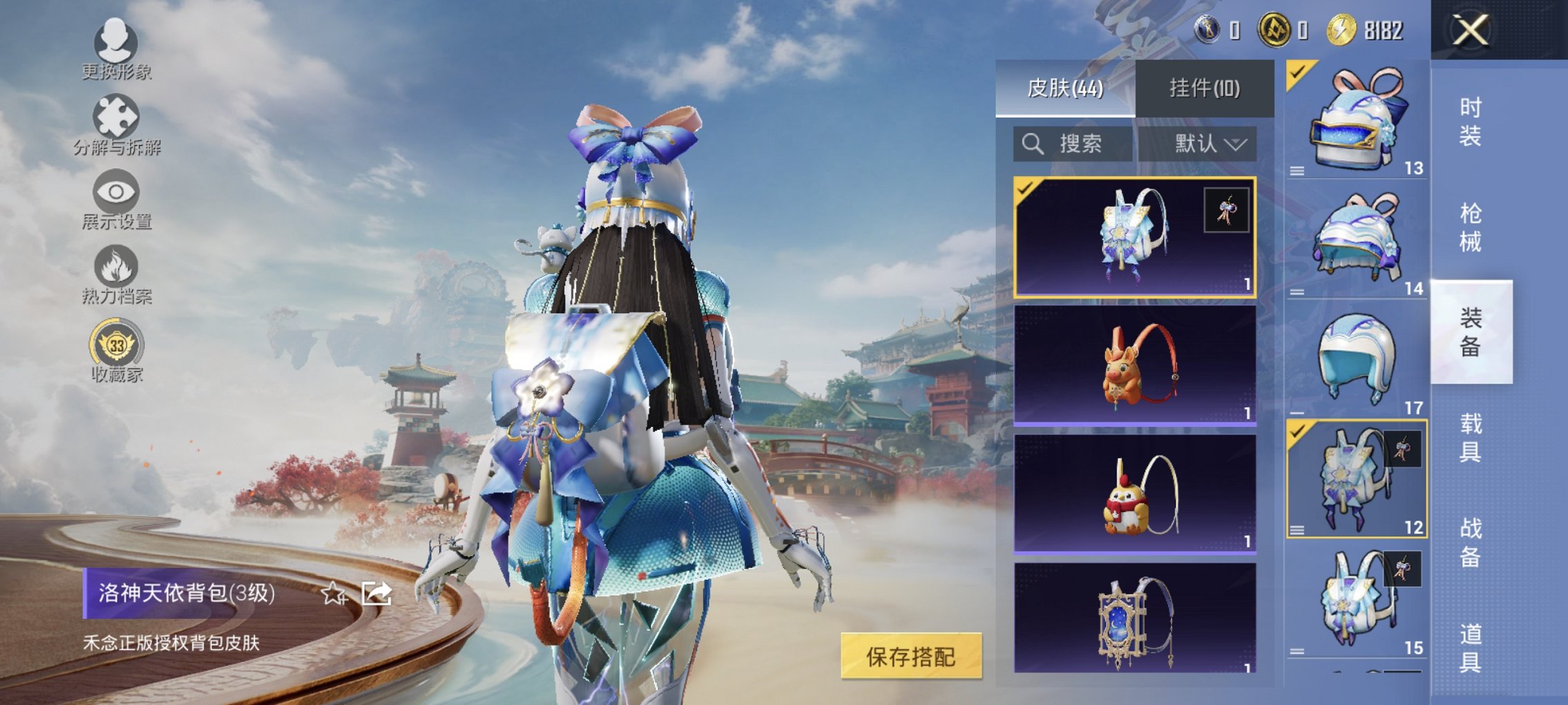Open the 默认 sorting dropdown
Viewport: 1568px width, 705px height.
tap(1207, 144)
